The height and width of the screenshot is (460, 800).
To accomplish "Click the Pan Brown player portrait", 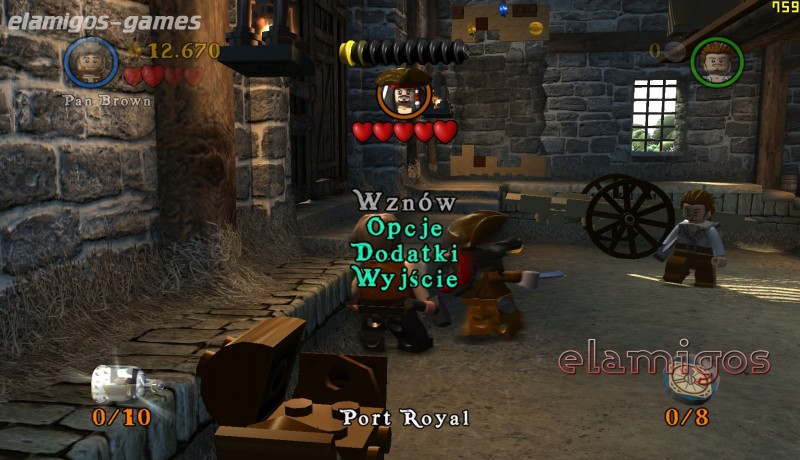I will tap(91, 62).
